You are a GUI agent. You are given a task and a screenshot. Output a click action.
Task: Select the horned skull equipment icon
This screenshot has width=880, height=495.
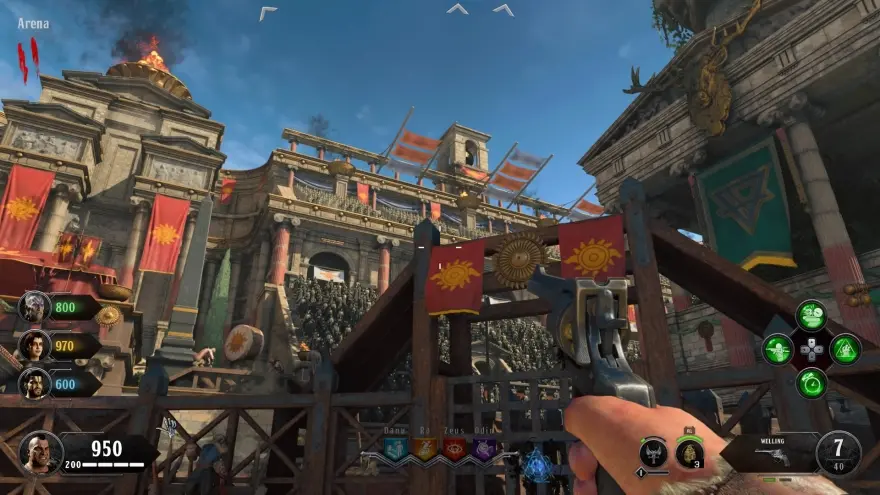pos(653,453)
